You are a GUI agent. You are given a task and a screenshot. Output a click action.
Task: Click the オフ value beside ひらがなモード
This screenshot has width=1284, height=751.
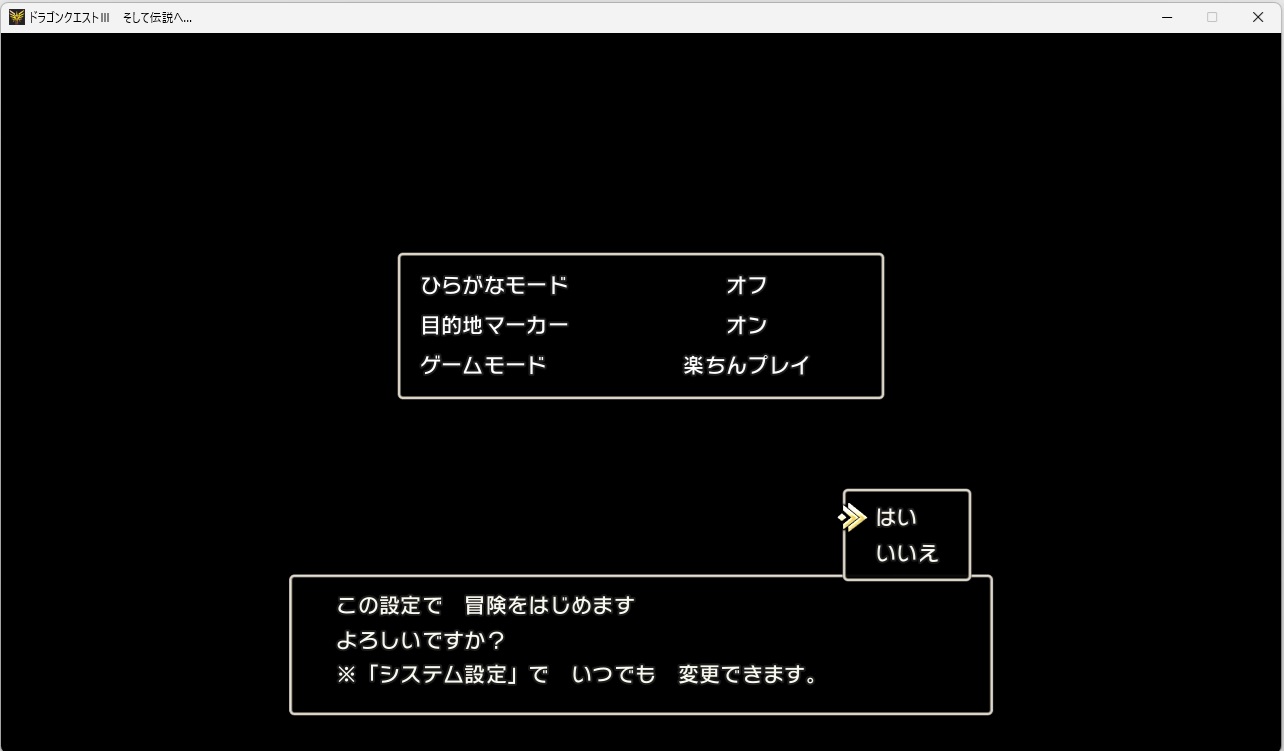click(746, 285)
